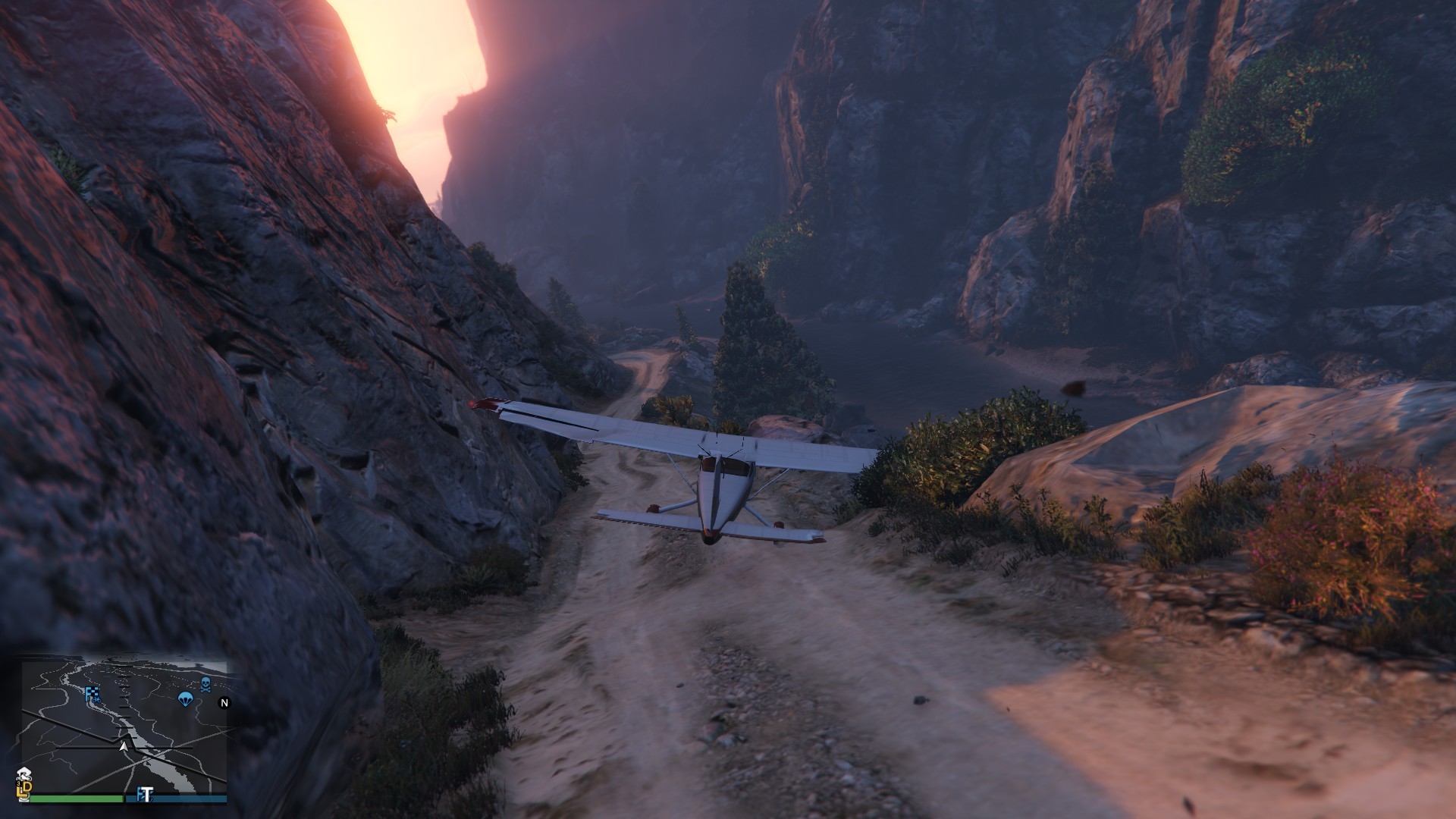
Task: Click the north N compass indicator
Action: (224, 703)
